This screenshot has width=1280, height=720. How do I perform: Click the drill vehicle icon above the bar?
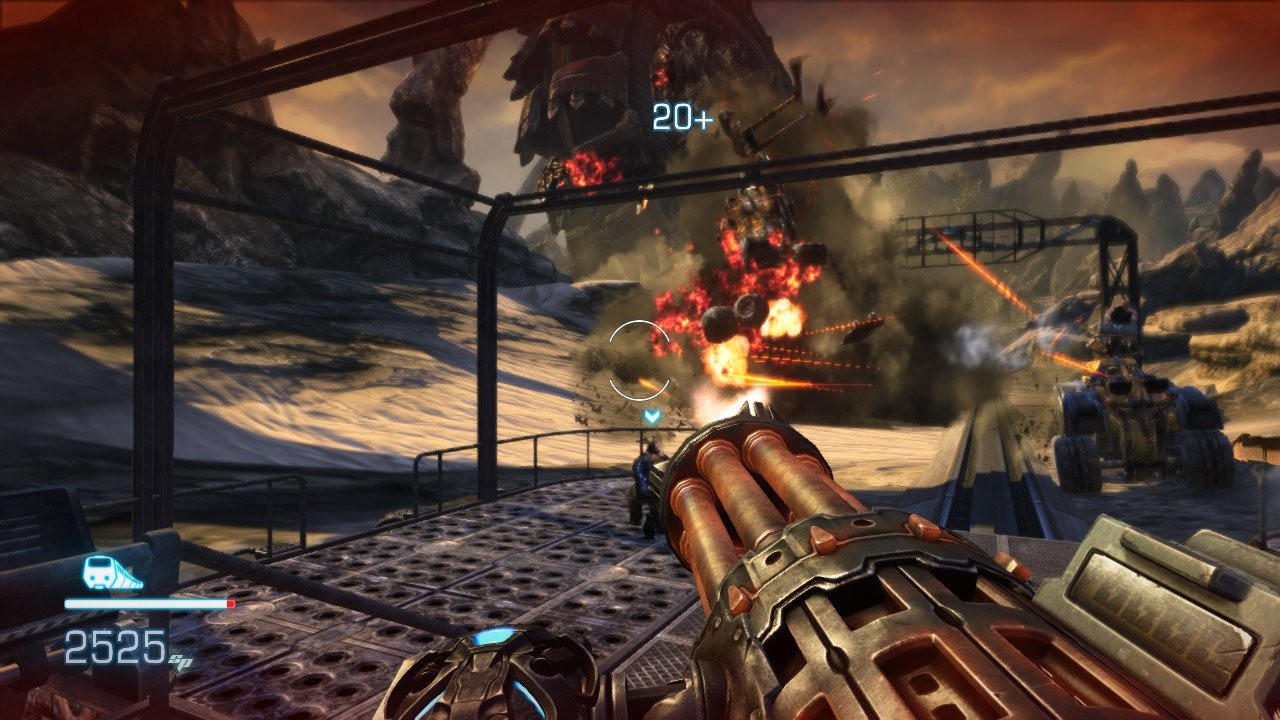(111, 573)
